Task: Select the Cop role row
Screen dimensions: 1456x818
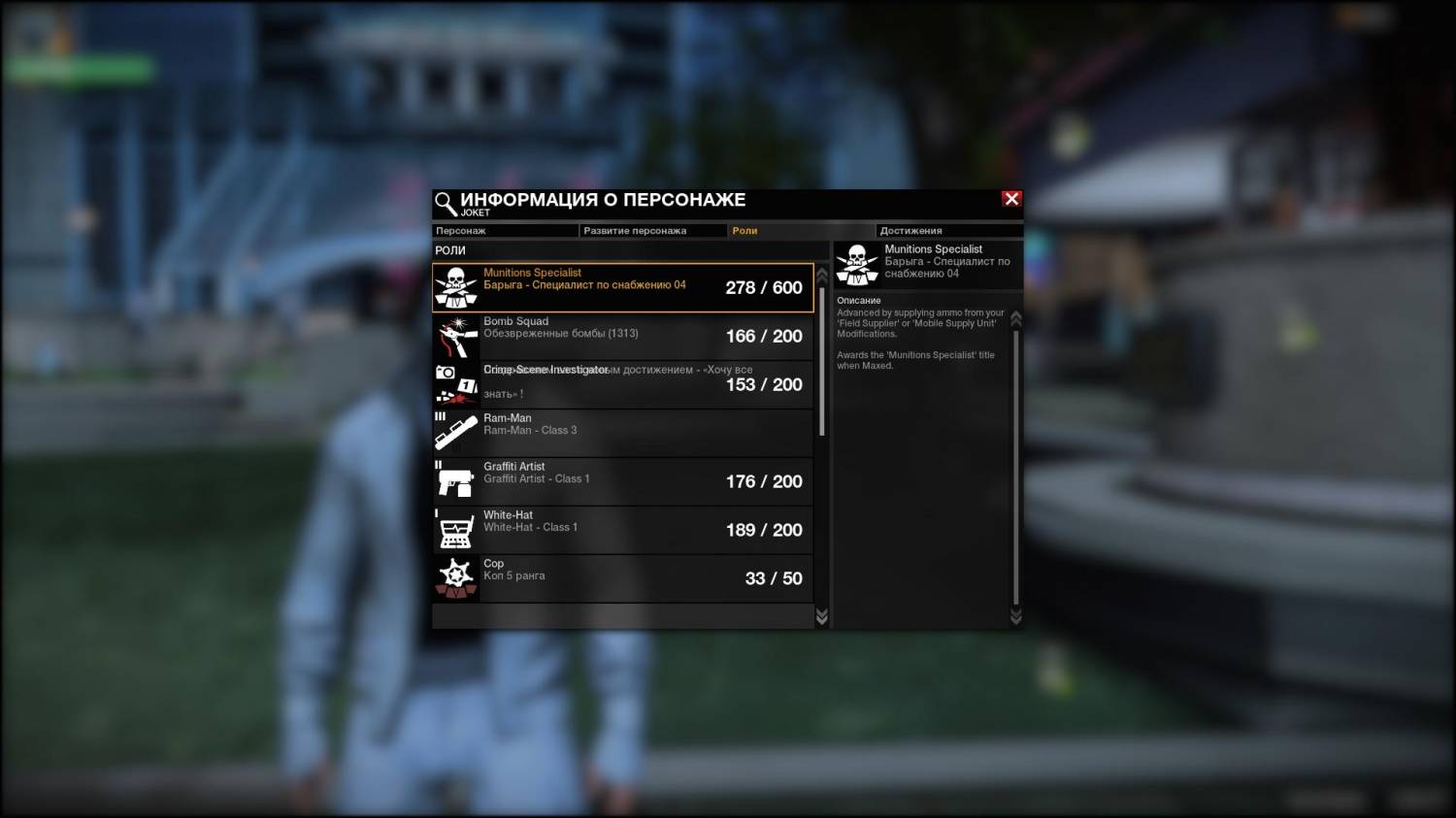Action: coord(622,578)
